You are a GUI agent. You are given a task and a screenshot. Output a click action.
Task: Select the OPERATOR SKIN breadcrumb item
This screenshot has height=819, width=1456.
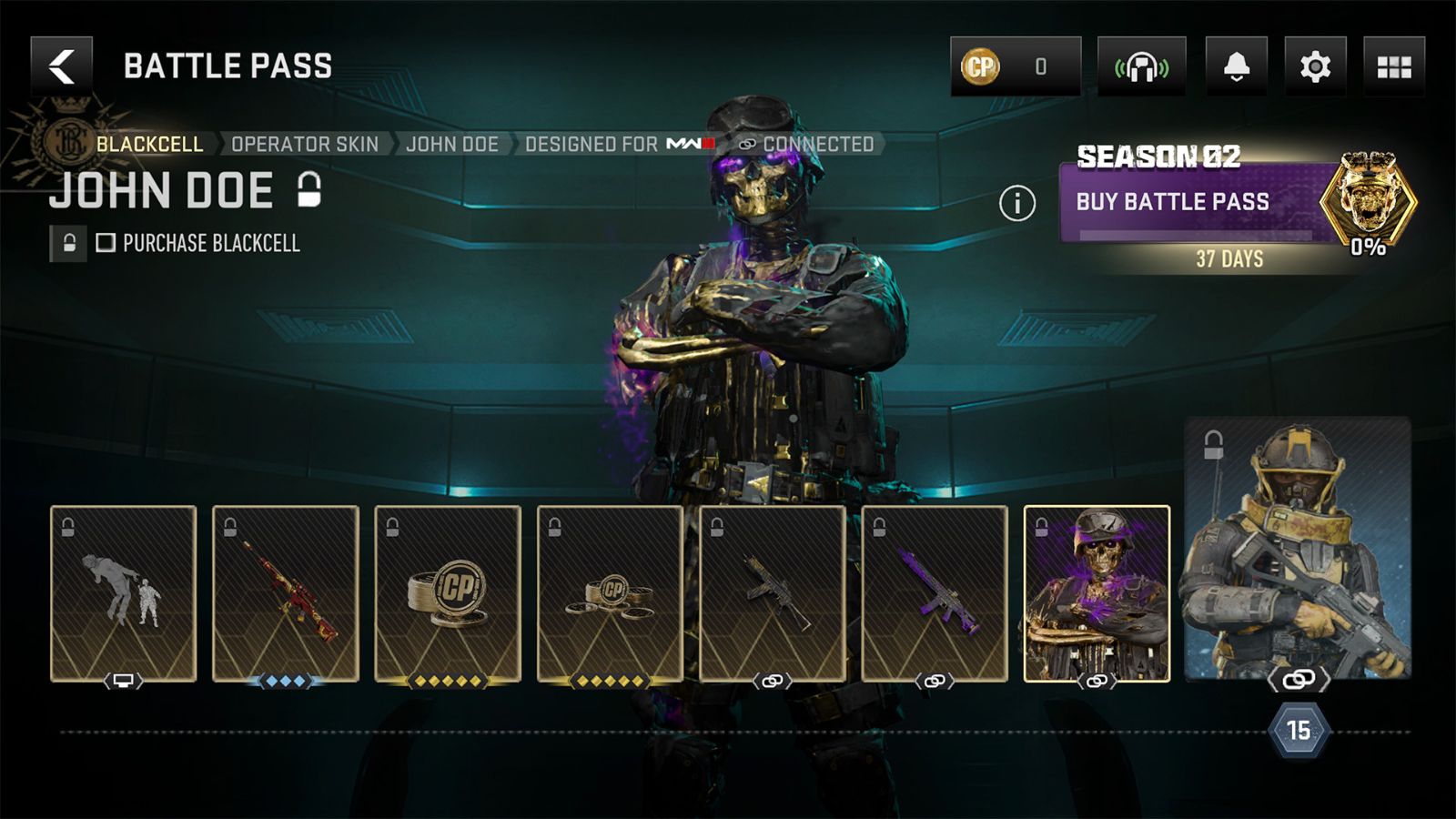pos(307,143)
